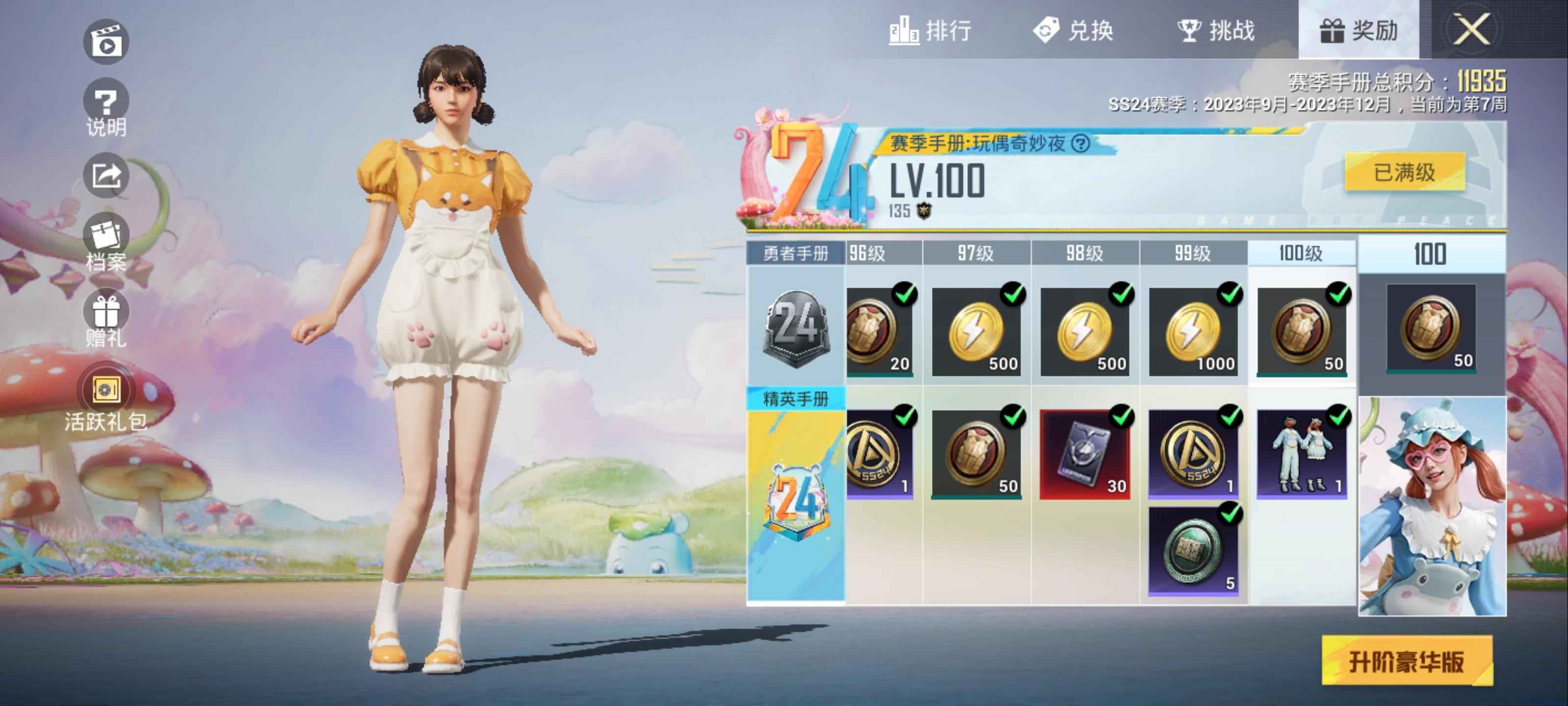Click the 已满级 max level button
This screenshot has width=1568, height=706.
(x=1404, y=173)
